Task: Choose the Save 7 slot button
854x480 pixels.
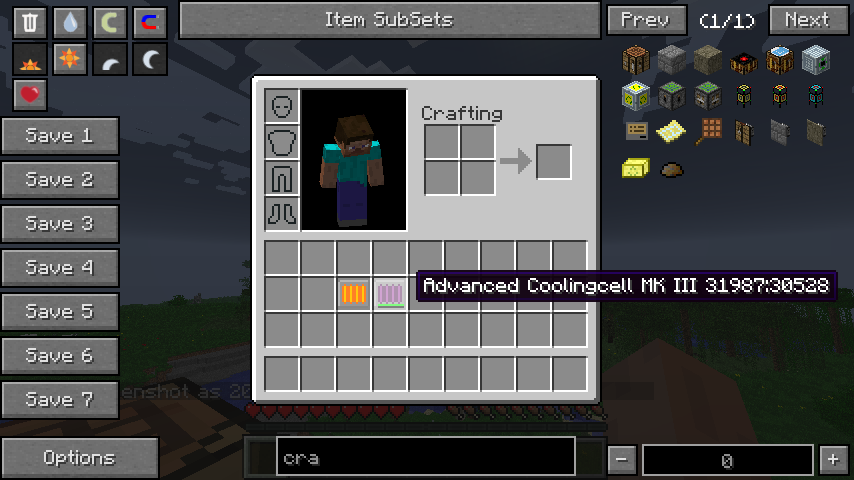Action: coord(60,400)
